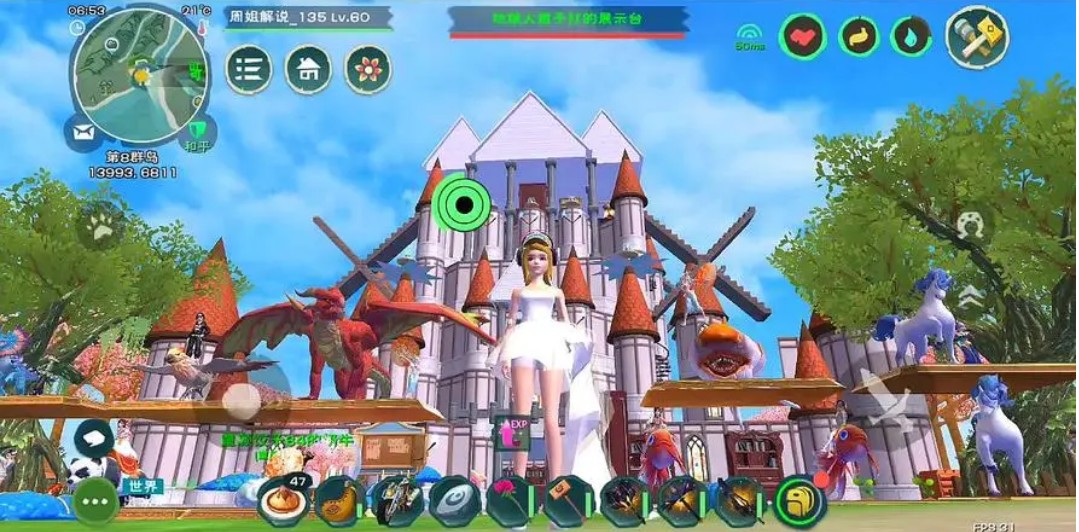Select the pink flower hotbar slot

[510, 501]
